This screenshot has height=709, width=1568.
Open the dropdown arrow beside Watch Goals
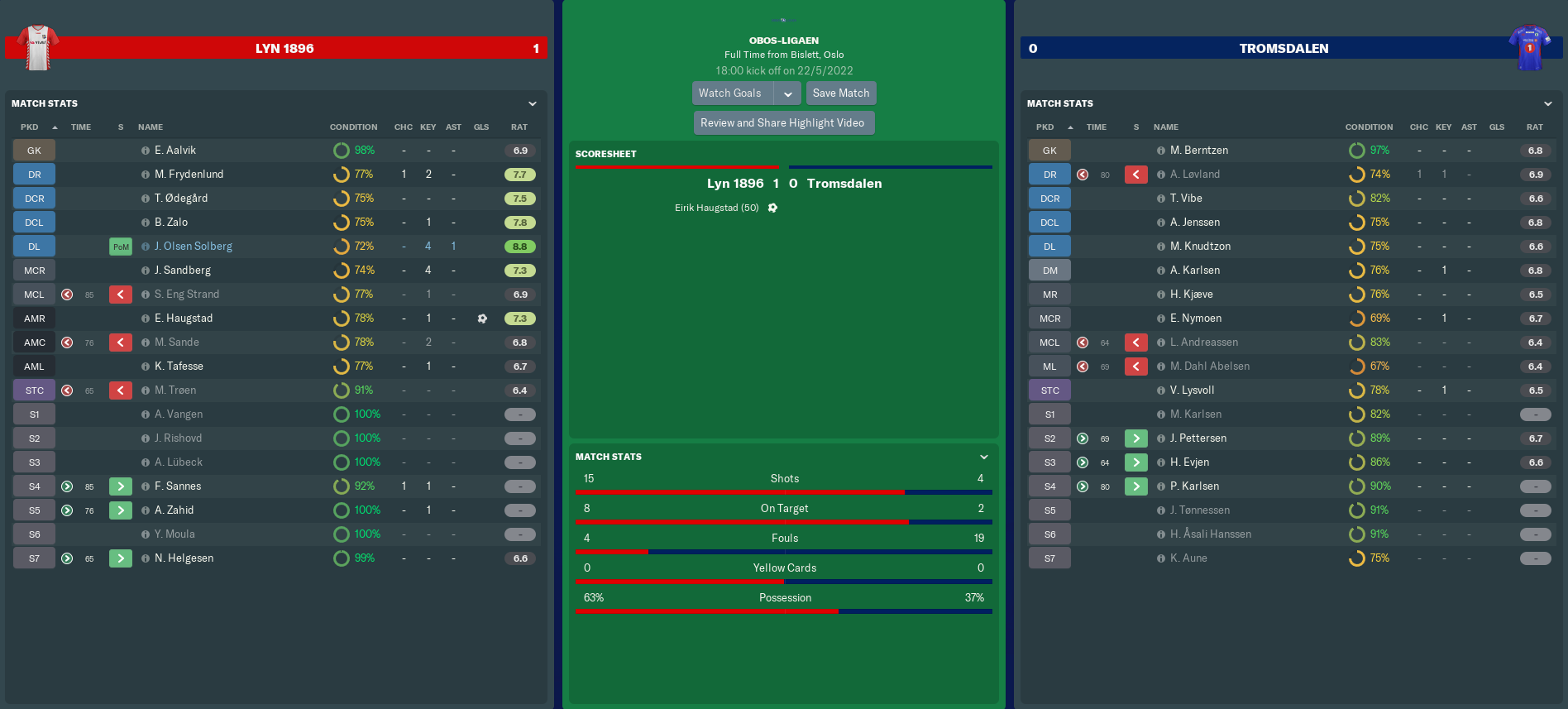click(x=788, y=93)
